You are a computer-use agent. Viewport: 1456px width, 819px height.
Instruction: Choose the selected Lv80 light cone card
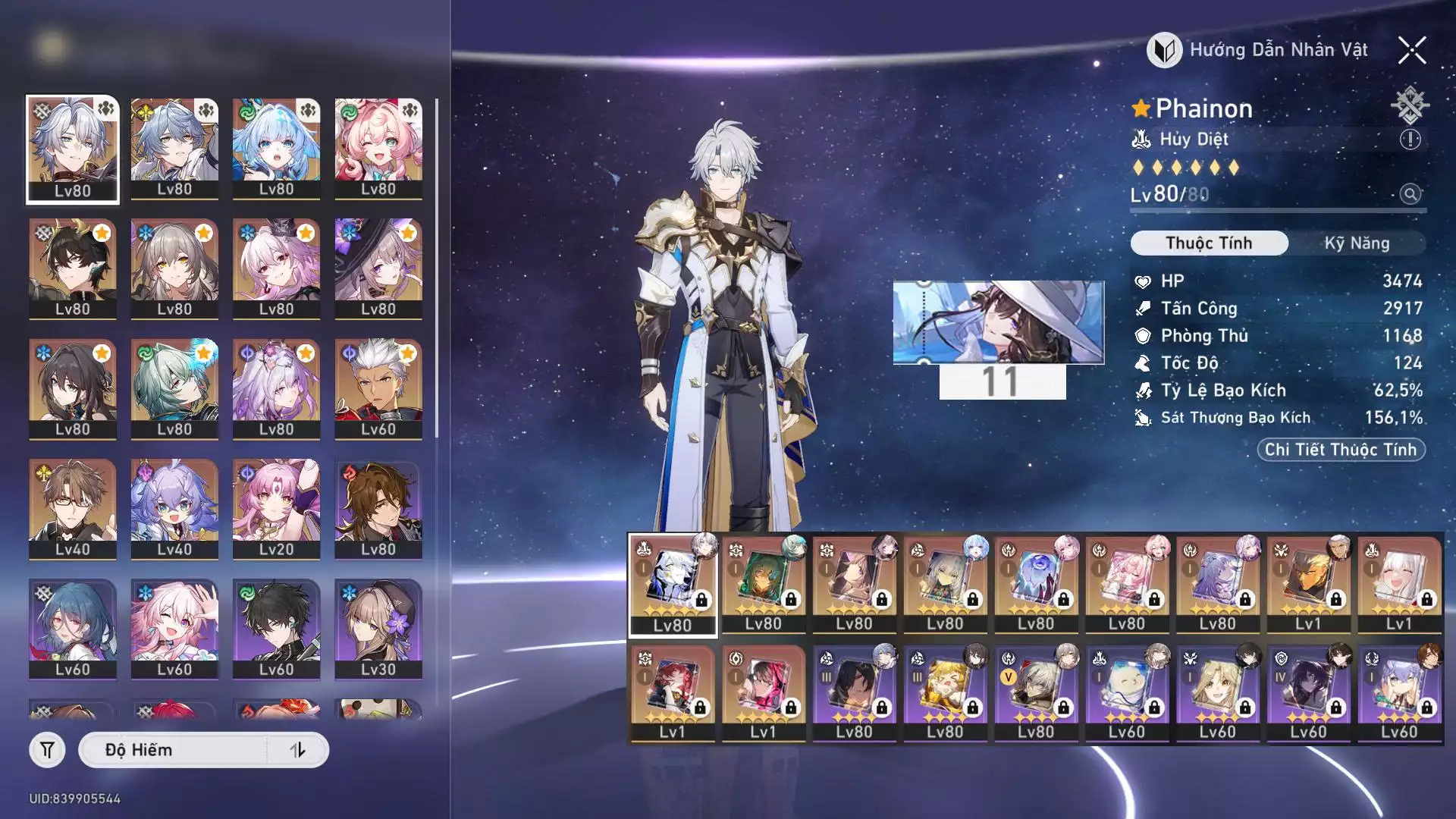pos(673,583)
